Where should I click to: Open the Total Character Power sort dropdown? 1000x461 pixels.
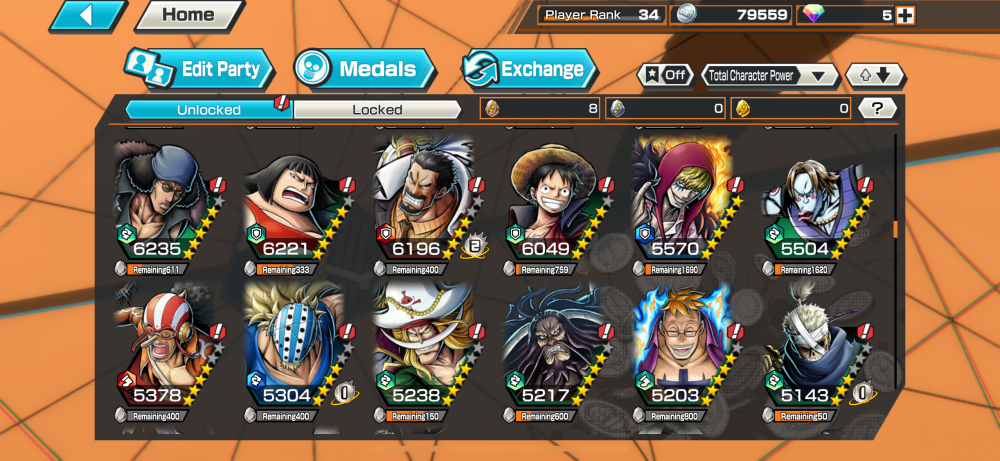point(769,75)
